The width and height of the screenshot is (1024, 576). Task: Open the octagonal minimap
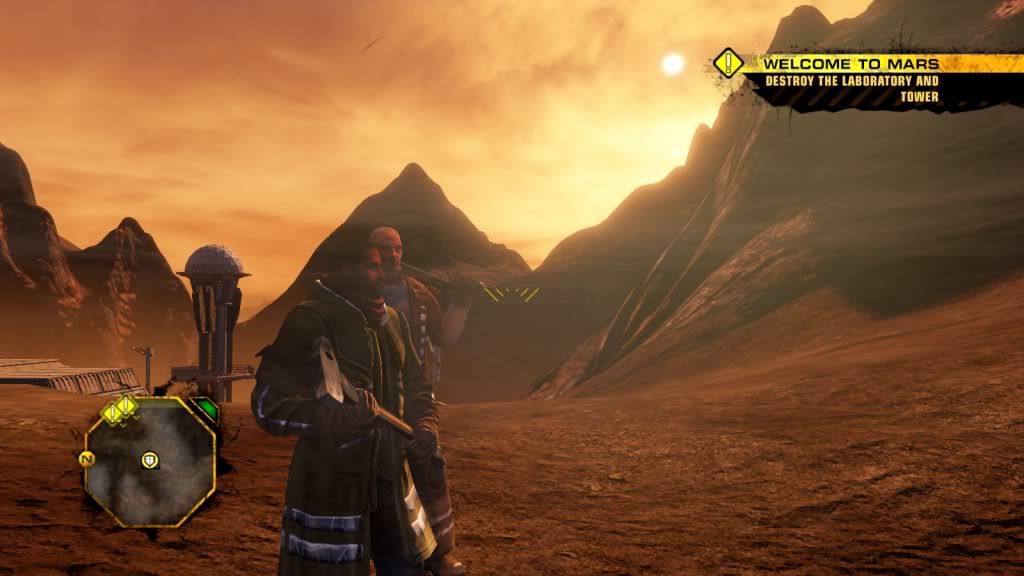150,462
